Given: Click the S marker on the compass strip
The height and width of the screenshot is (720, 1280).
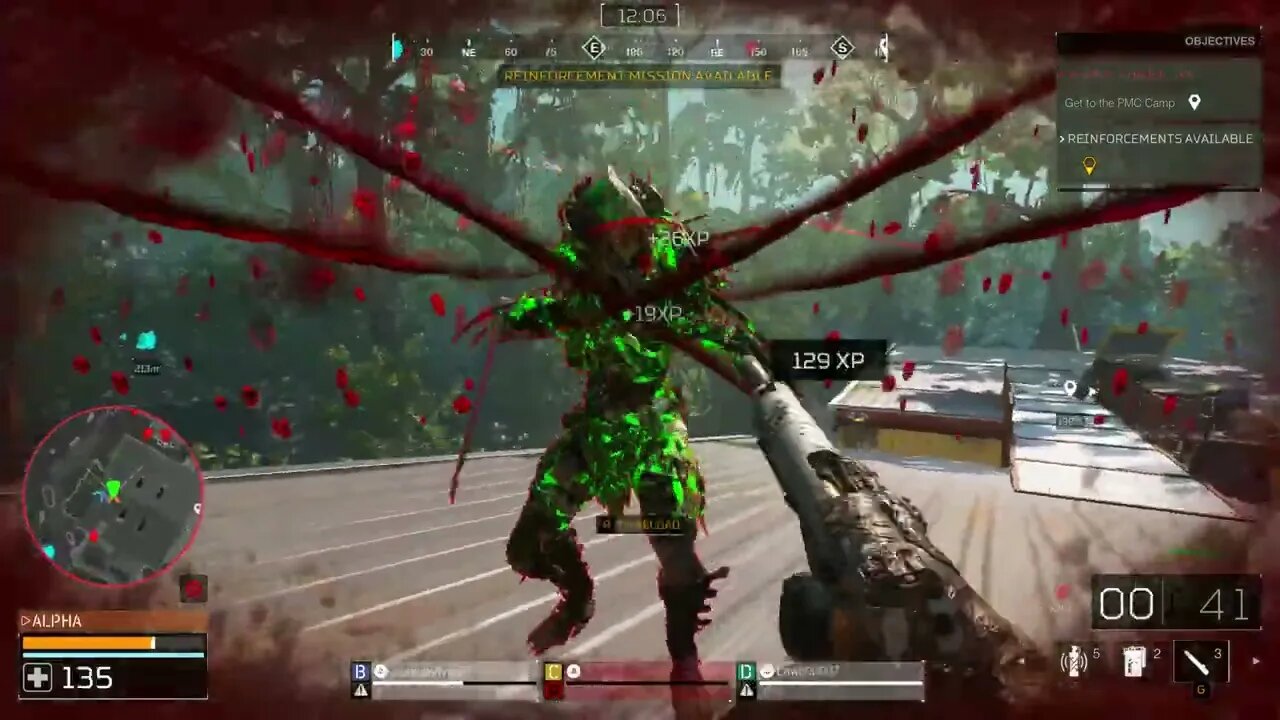Looking at the screenshot, I should [845, 48].
